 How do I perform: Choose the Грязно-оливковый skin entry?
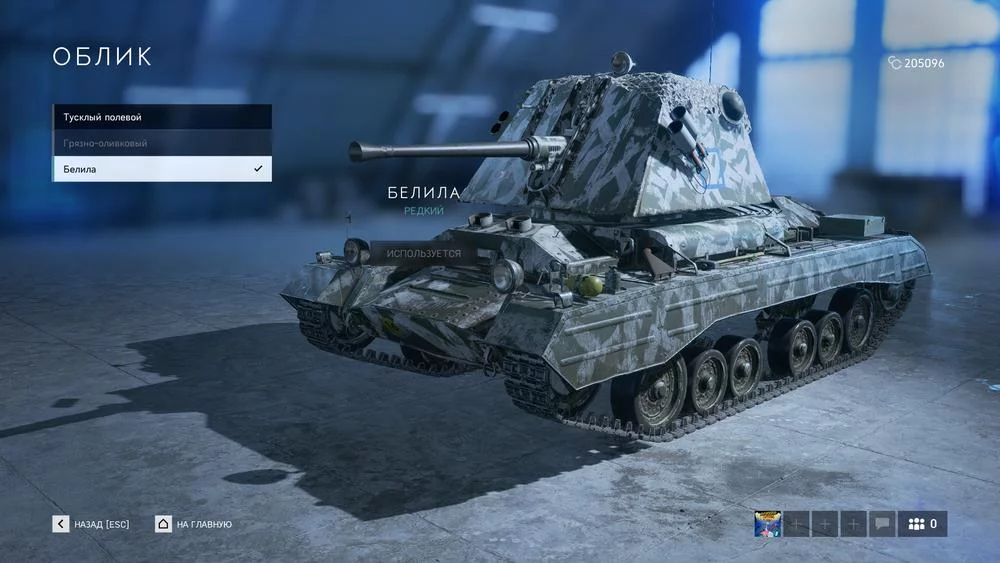[162, 143]
